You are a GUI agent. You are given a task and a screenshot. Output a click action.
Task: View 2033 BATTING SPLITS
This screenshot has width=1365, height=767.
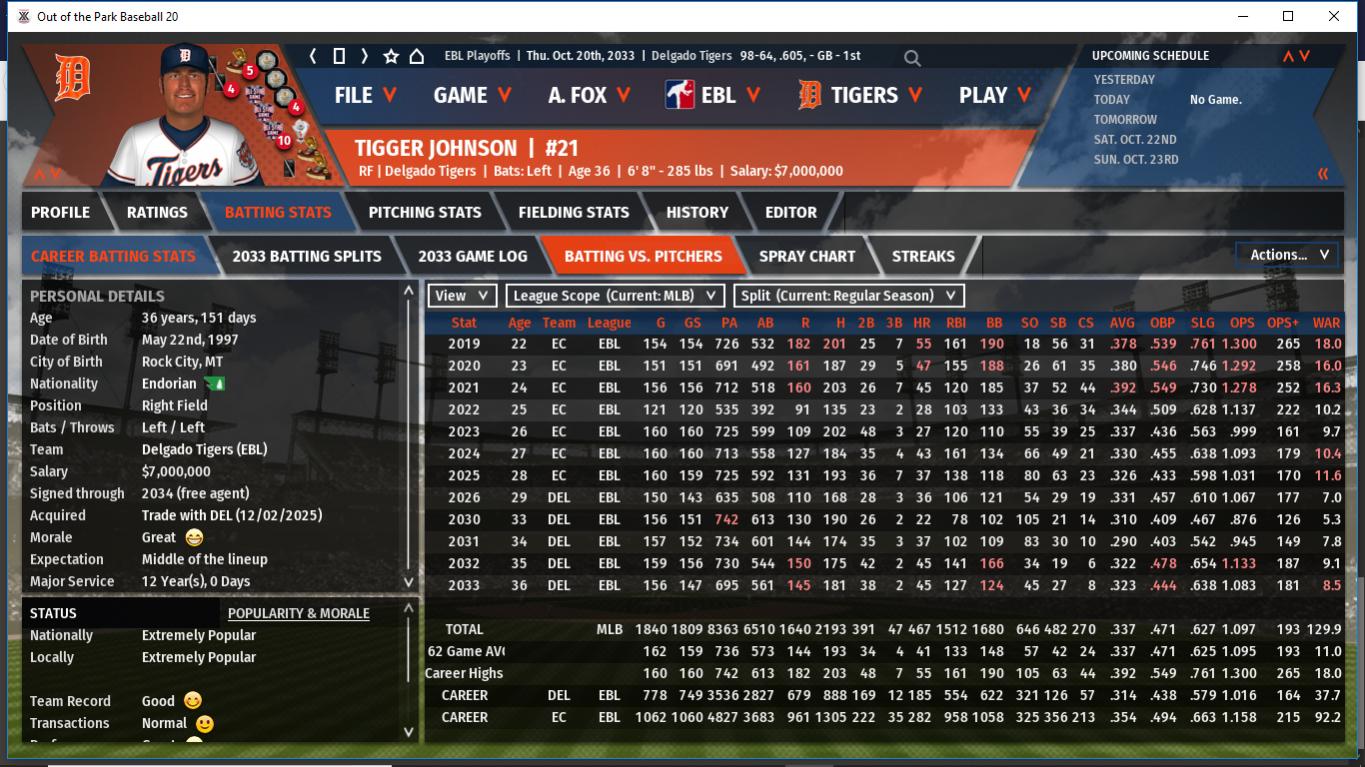[307, 256]
